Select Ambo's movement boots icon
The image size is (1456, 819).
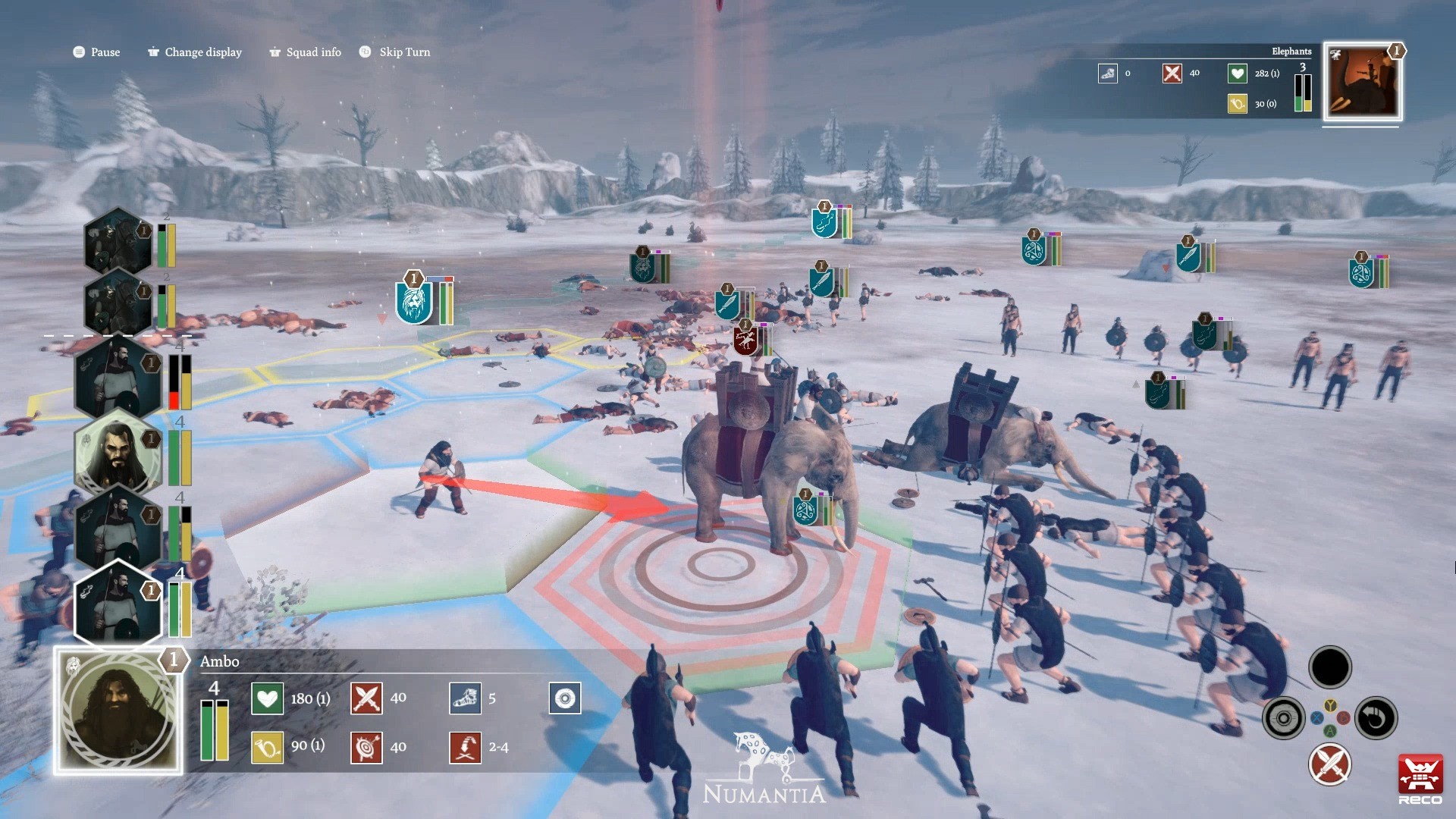[x=466, y=698]
